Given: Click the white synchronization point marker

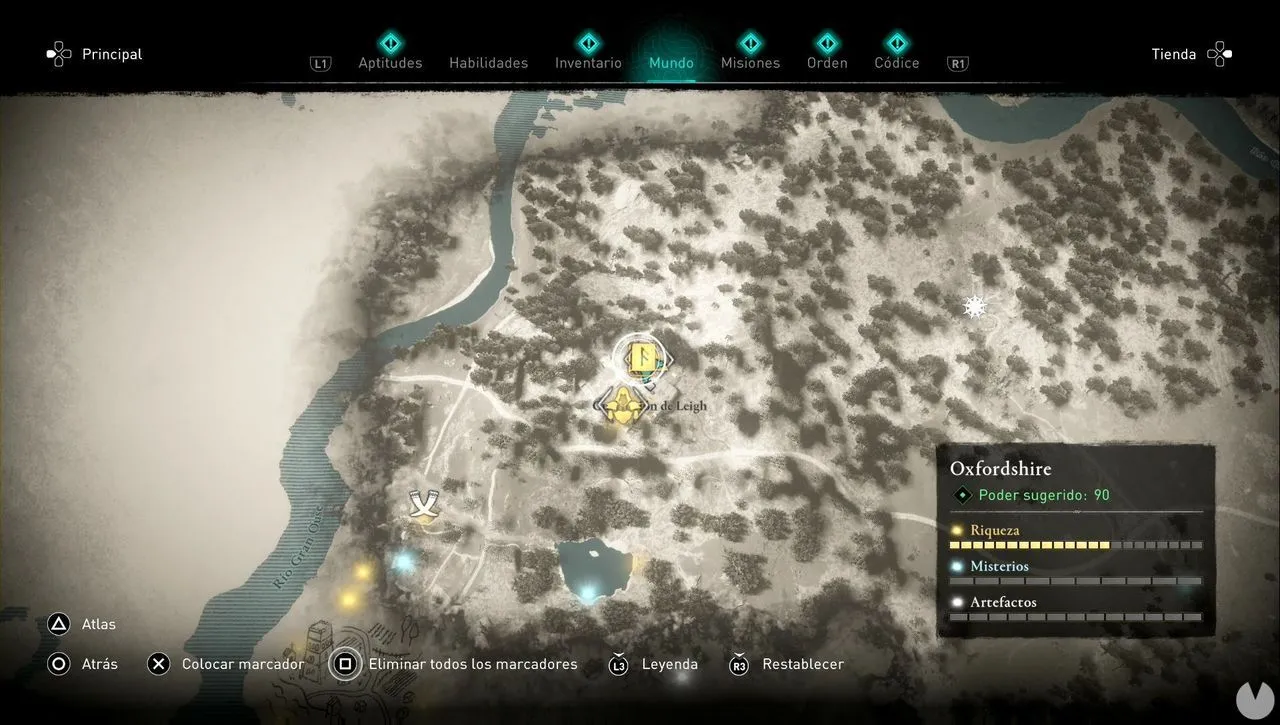Looking at the screenshot, I should tap(975, 307).
